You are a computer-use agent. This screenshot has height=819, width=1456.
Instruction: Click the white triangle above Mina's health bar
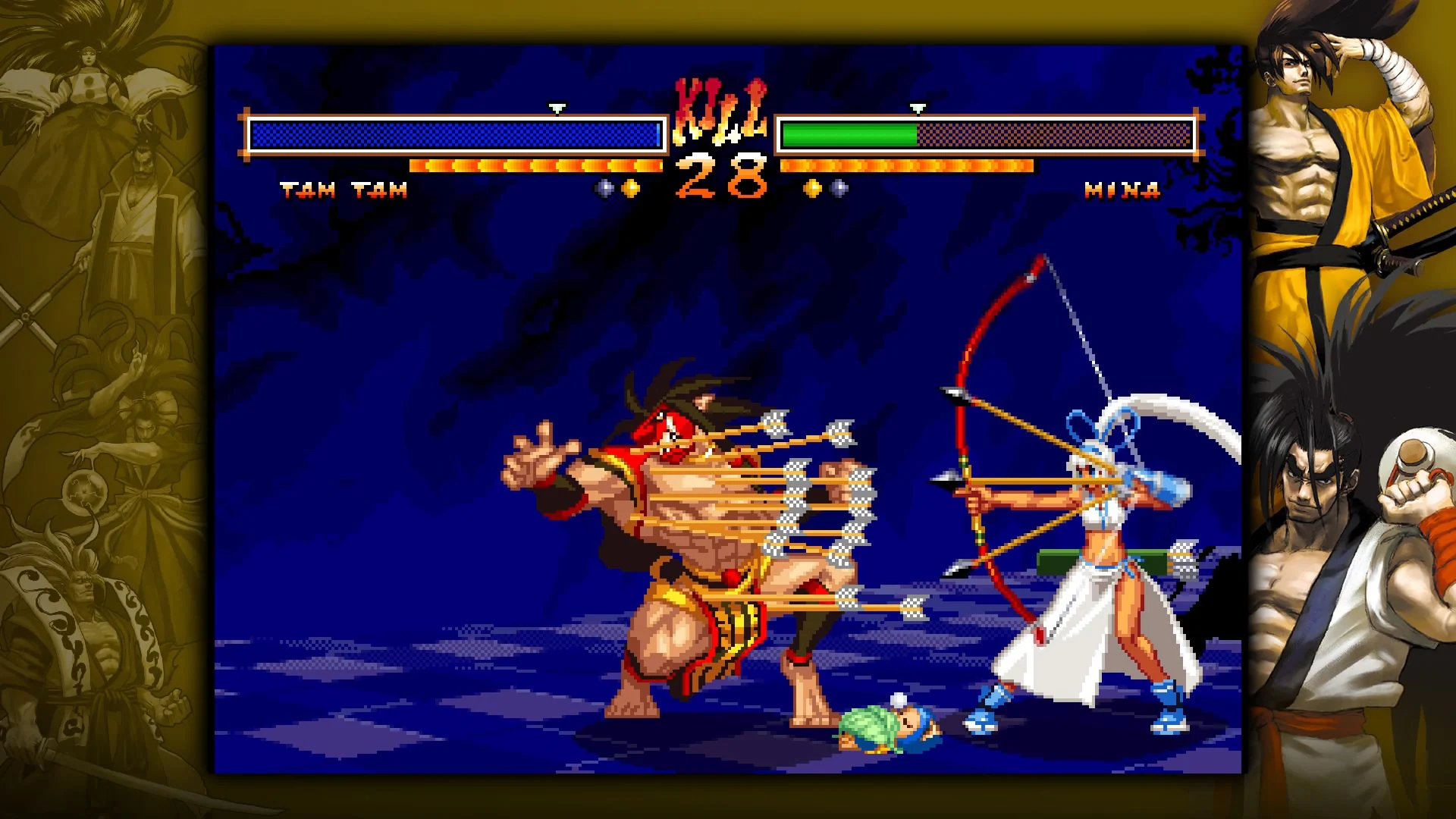point(918,107)
